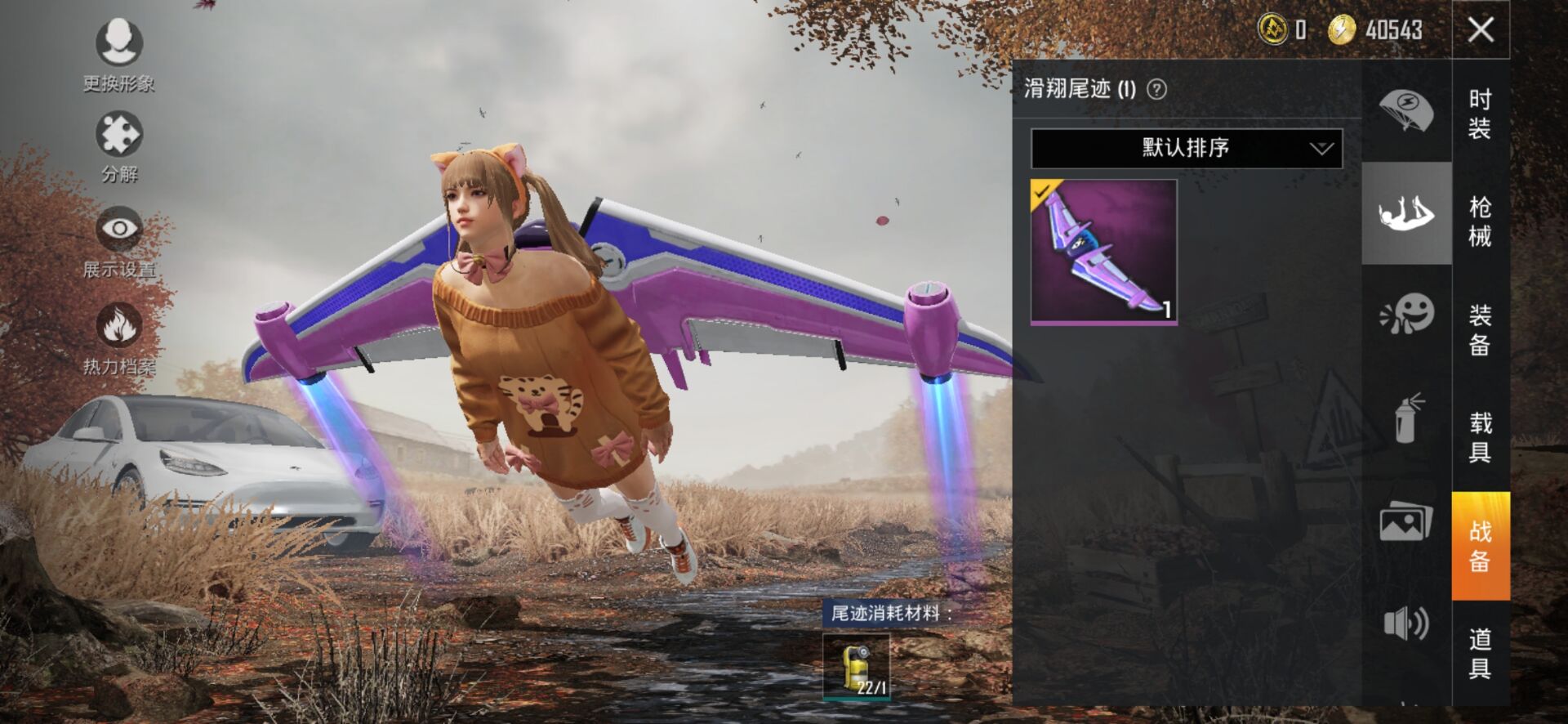This screenshot has height=724, width=1568.
Task: Expand the 默认排序 sort dropdown
Action: tap(1186, 148)
